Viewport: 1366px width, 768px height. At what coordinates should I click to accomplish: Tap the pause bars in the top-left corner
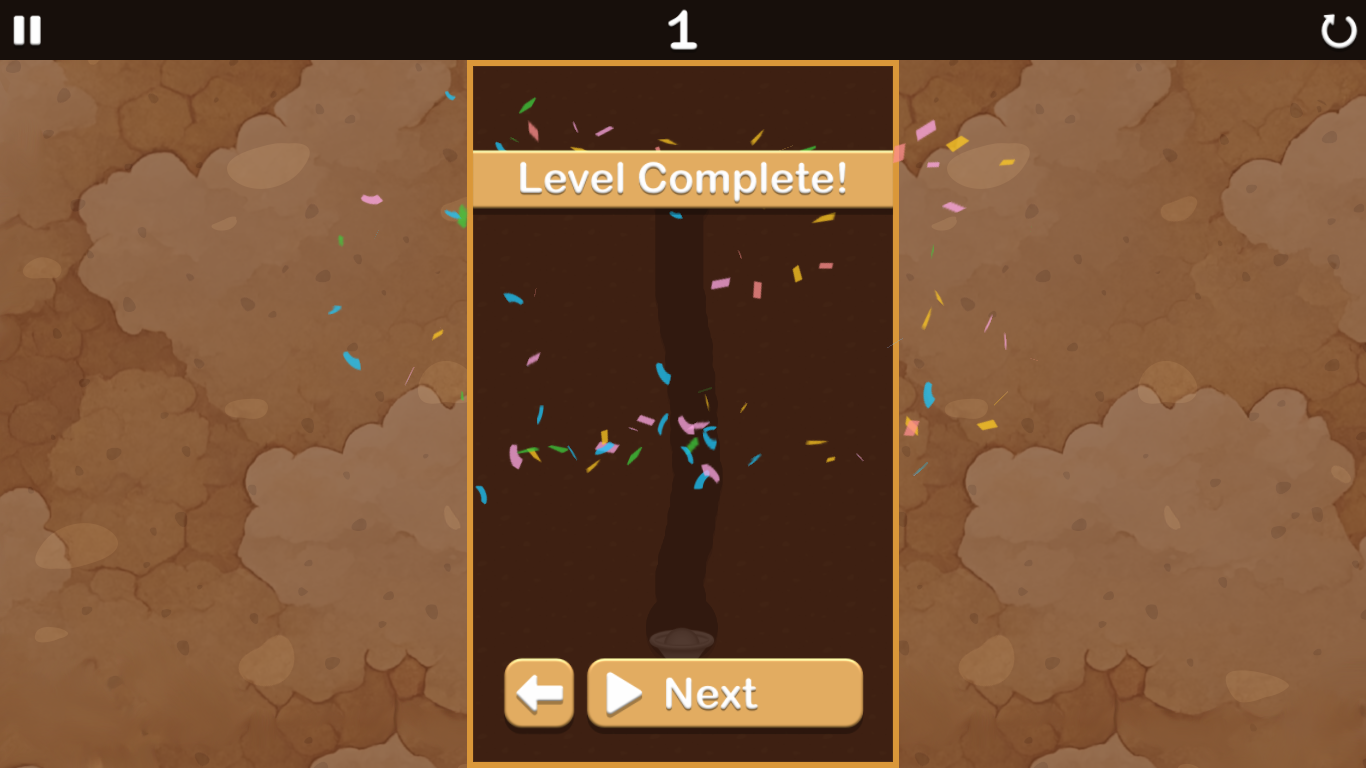(27, 30)
